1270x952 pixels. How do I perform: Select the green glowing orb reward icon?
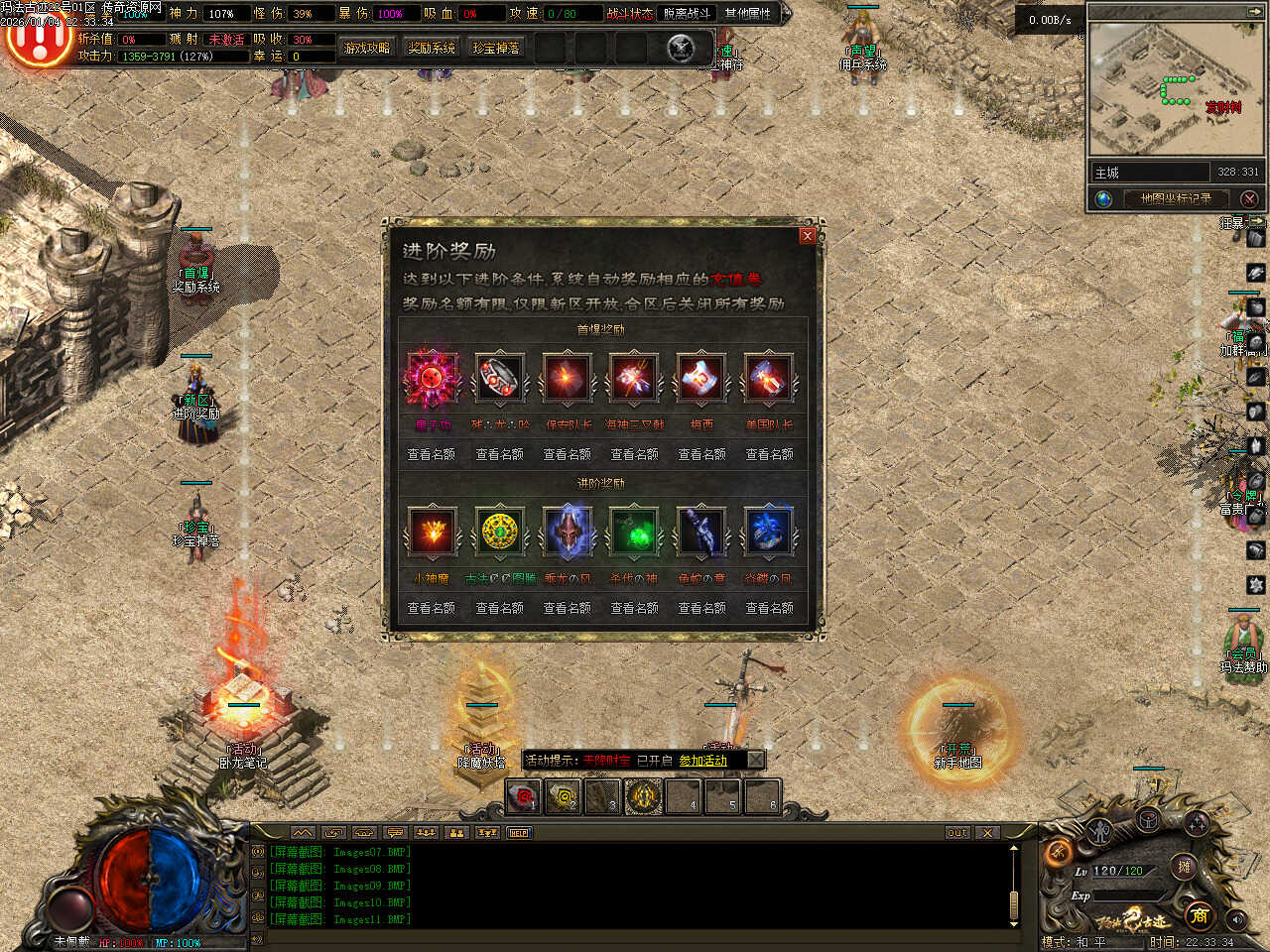[x=634, y=532]
